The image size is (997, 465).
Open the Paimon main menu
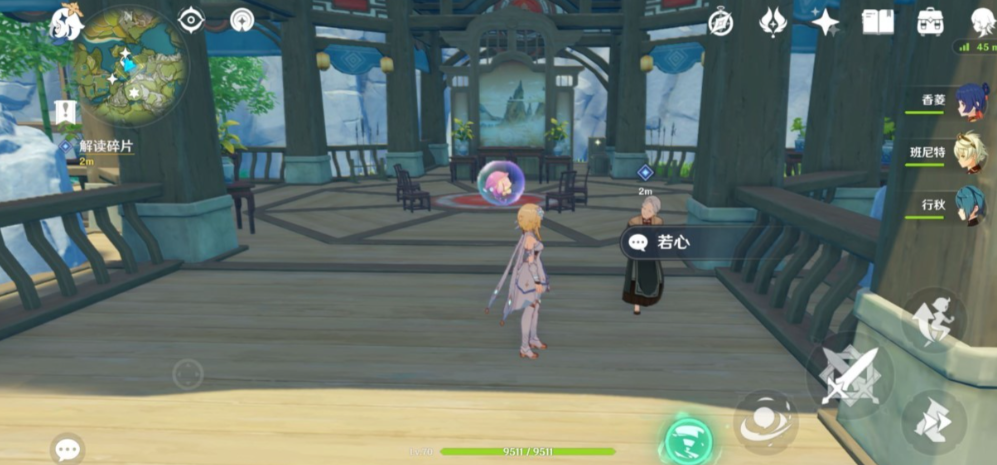67,22
